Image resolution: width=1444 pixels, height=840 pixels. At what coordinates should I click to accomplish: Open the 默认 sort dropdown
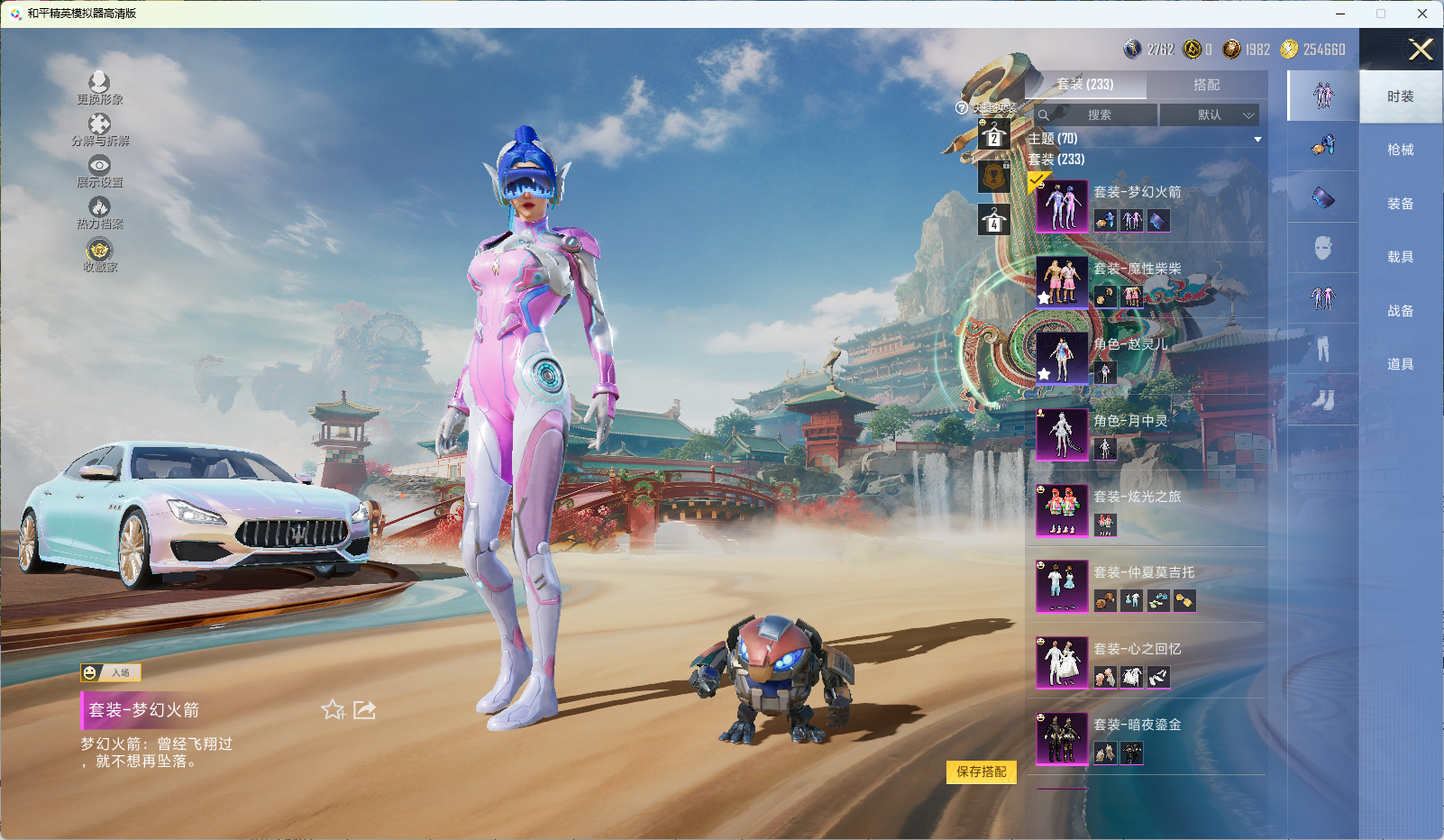click(x=1209, y=115)
